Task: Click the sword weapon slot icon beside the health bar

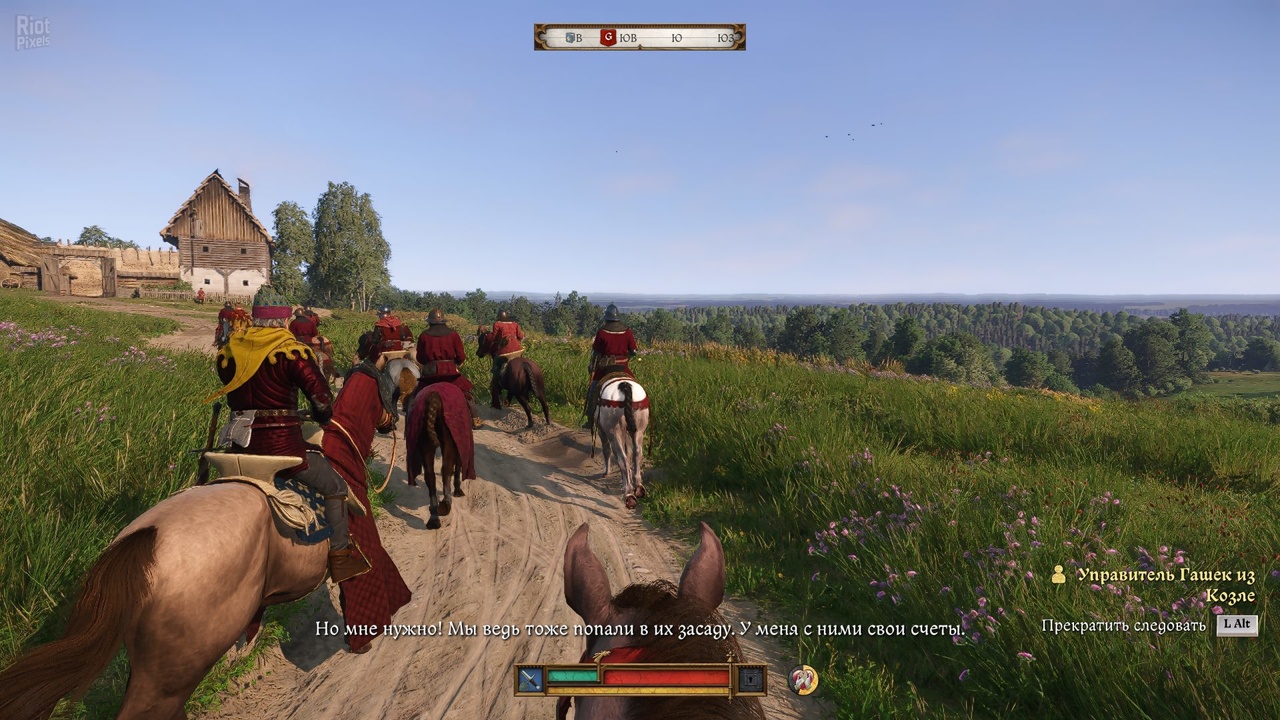Action: (x=530, y=677)
